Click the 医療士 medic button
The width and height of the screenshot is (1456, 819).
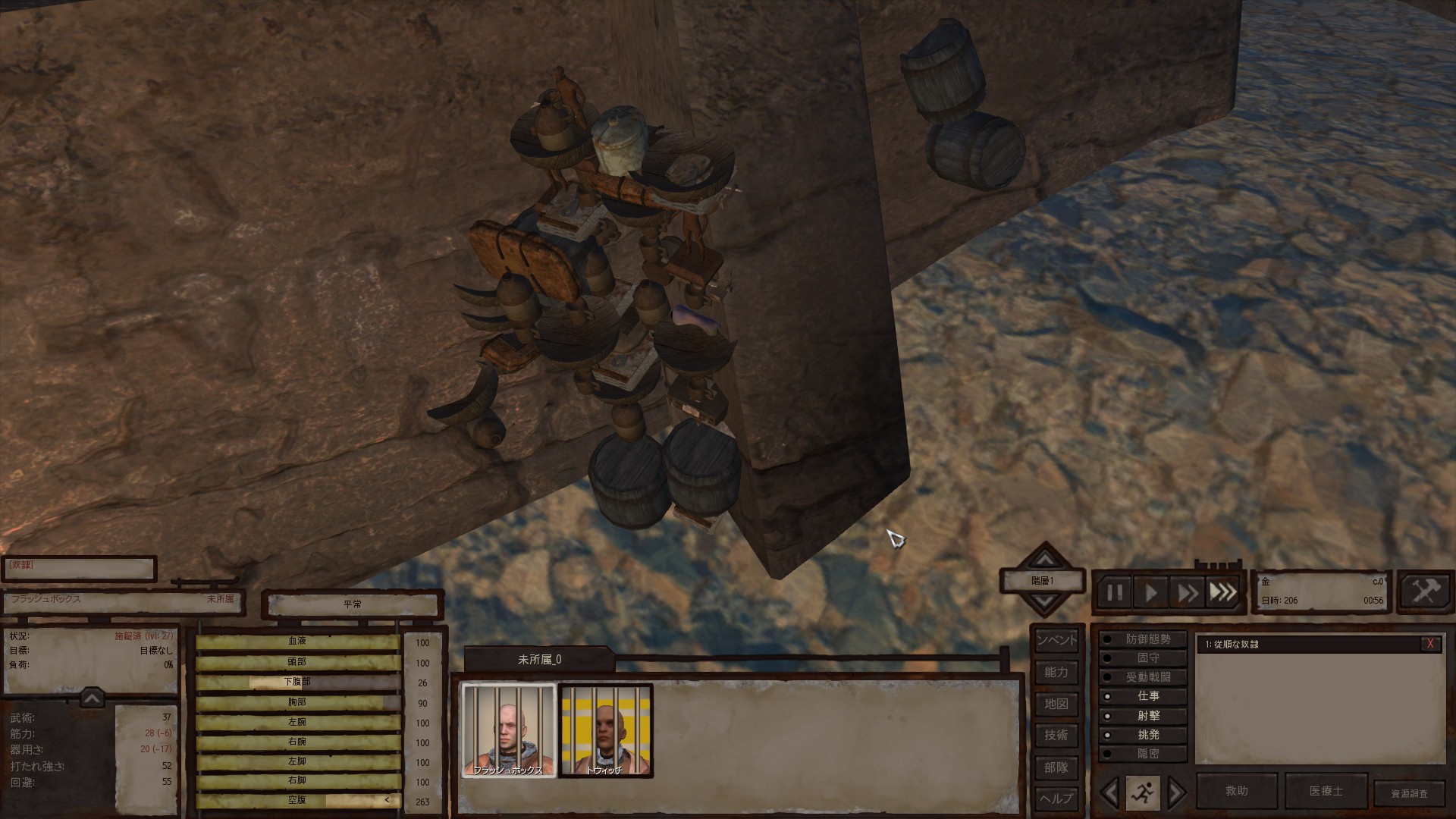click(x=1326, y=791)
